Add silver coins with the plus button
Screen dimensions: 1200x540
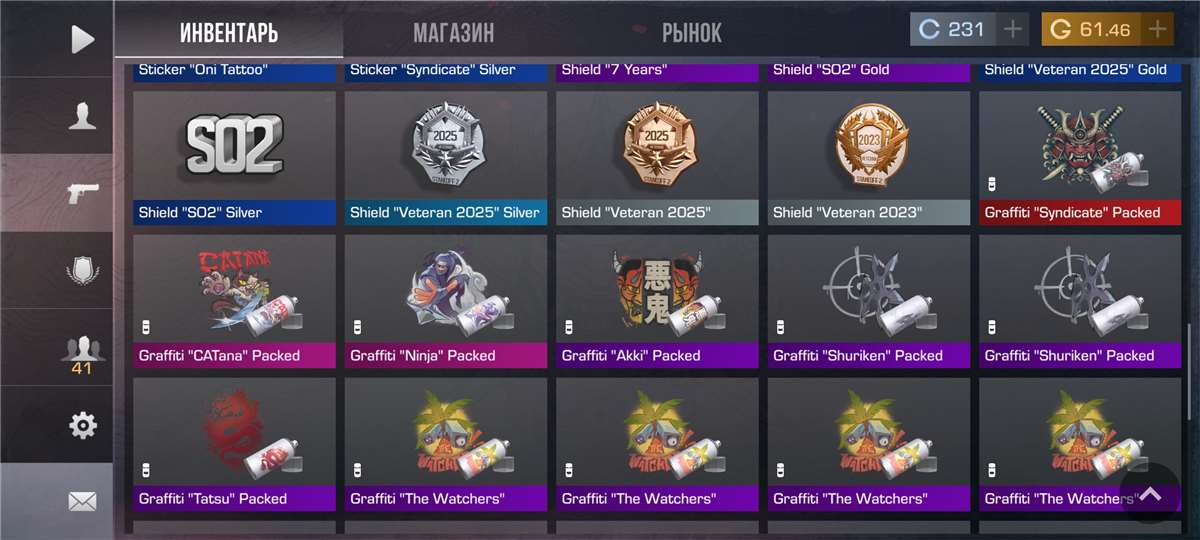point(1013,29)
